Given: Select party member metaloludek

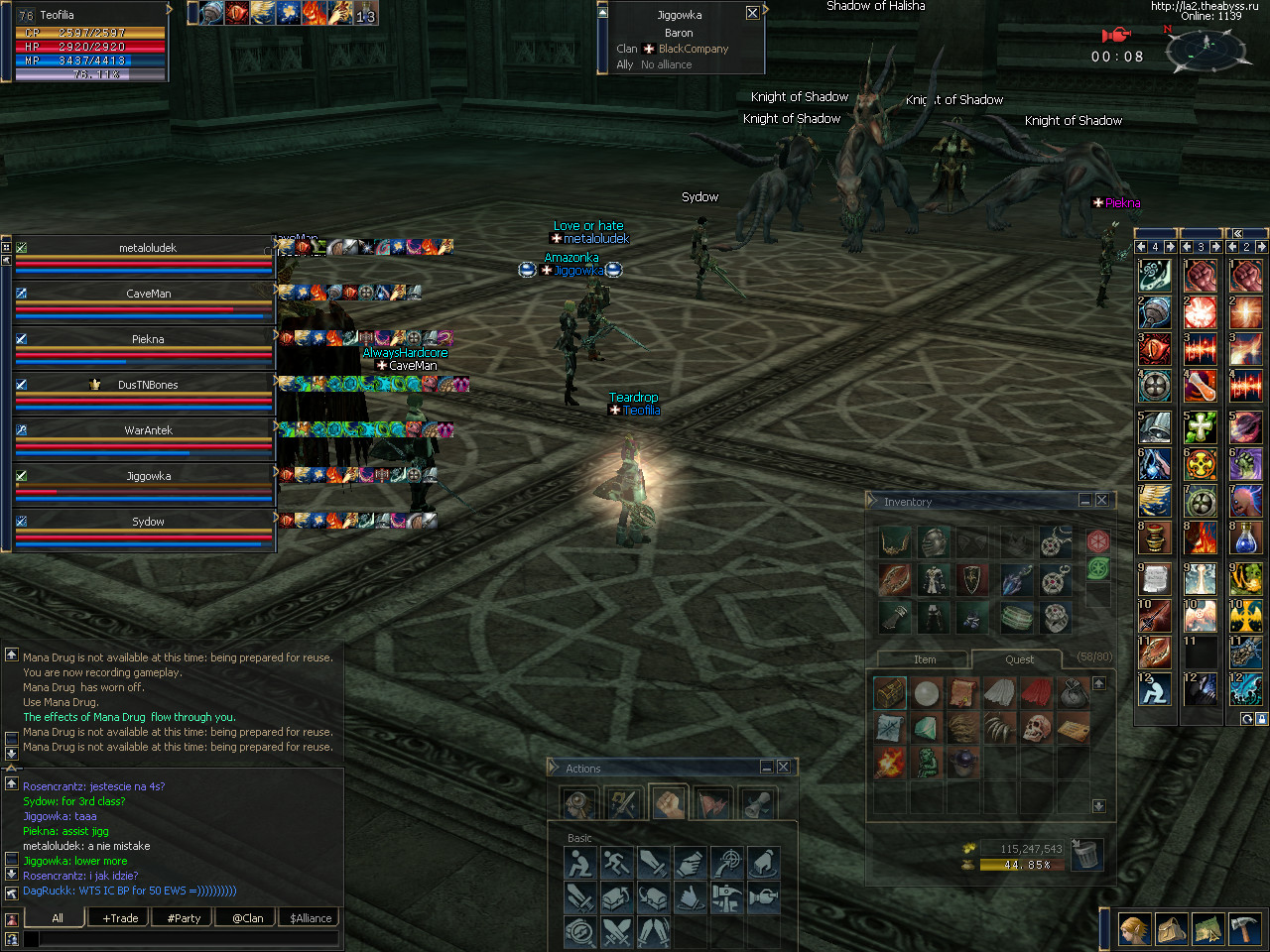Looking at the screenshot, I should pyautogui.click(x=147, y=248).
